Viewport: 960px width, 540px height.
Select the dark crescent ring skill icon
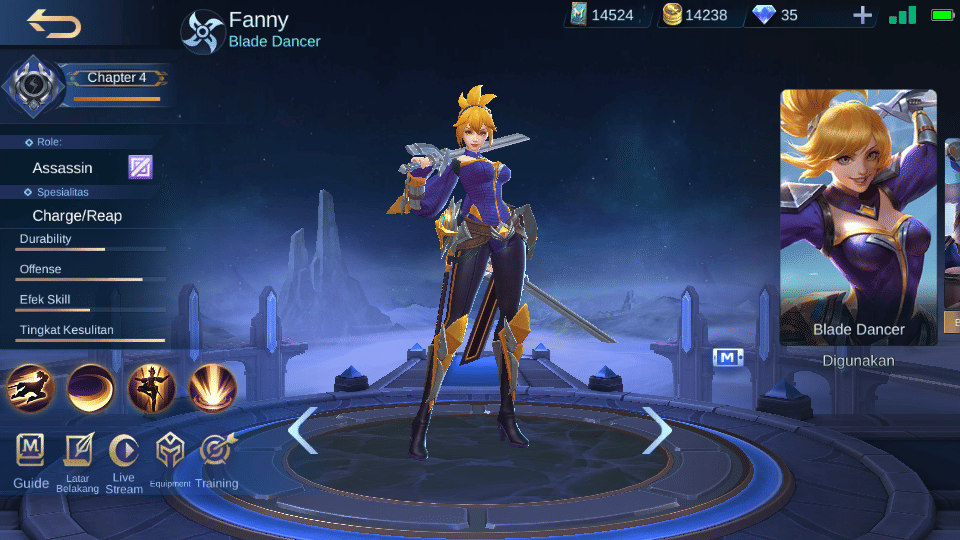coord(91,388)
